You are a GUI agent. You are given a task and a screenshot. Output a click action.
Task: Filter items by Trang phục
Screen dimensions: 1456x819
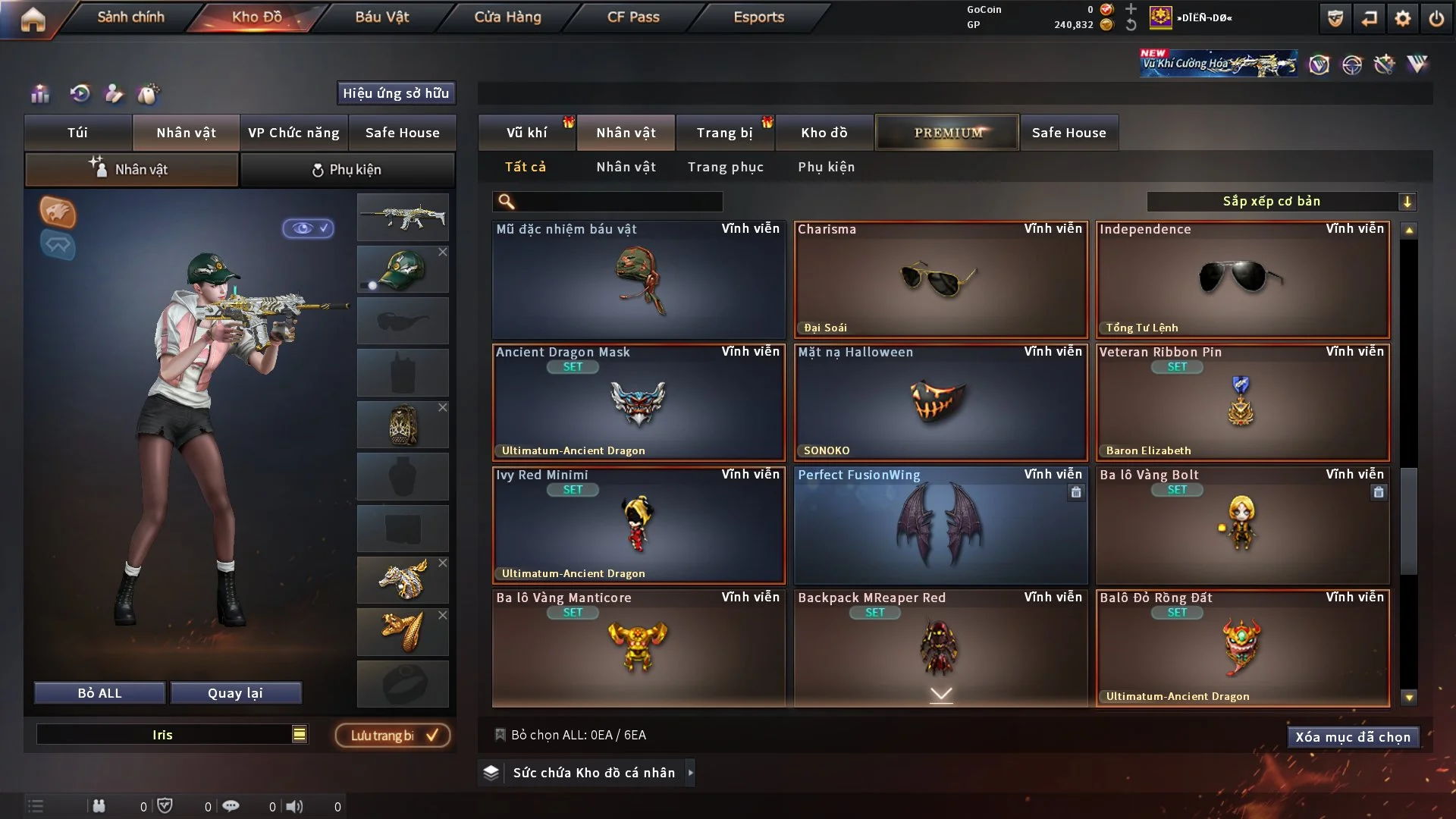[x=725, y=167]
